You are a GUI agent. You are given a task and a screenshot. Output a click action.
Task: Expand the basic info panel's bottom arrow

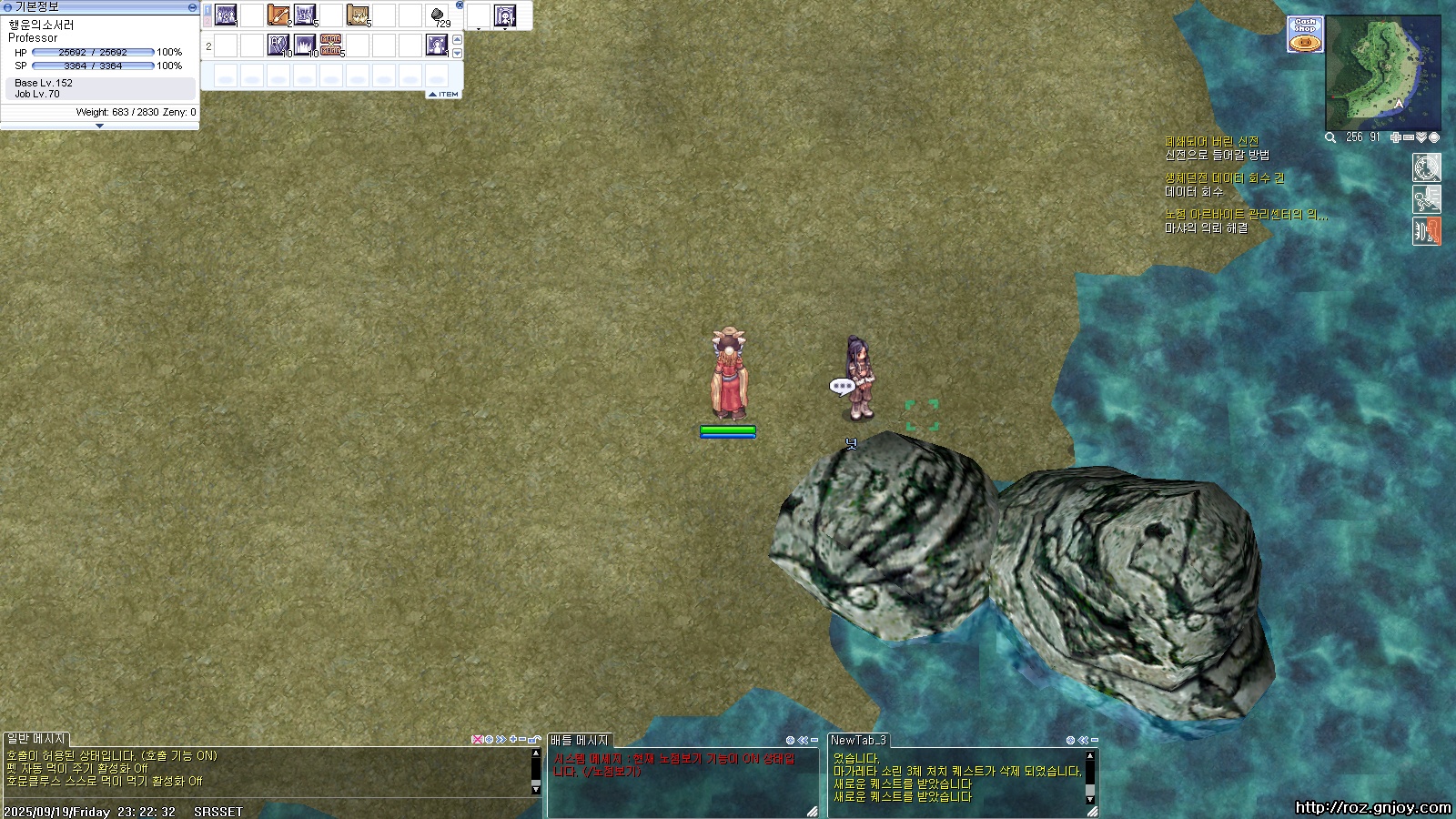[99, 126]
